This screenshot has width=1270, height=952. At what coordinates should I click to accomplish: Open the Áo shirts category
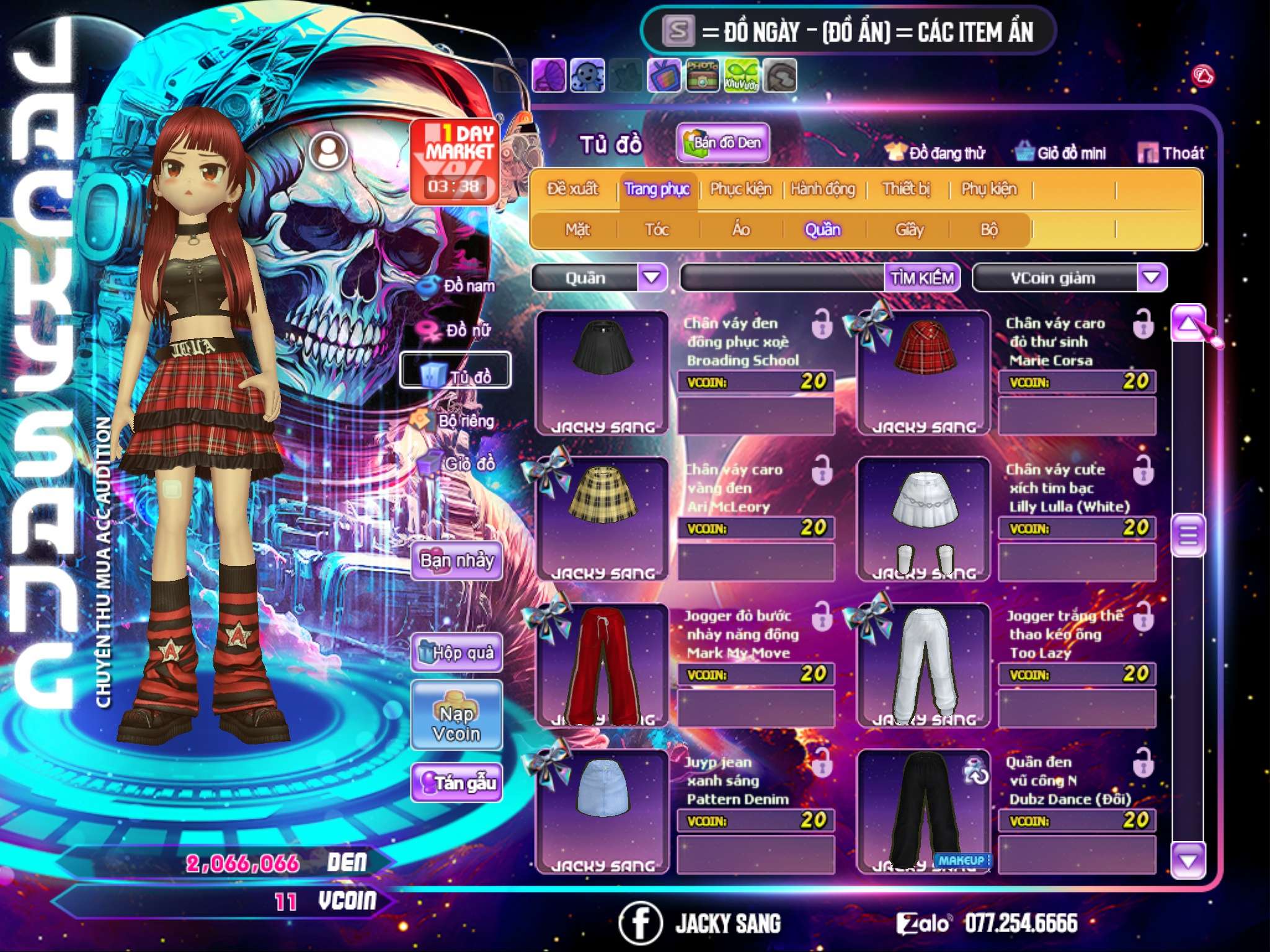[x=740, y=229]
